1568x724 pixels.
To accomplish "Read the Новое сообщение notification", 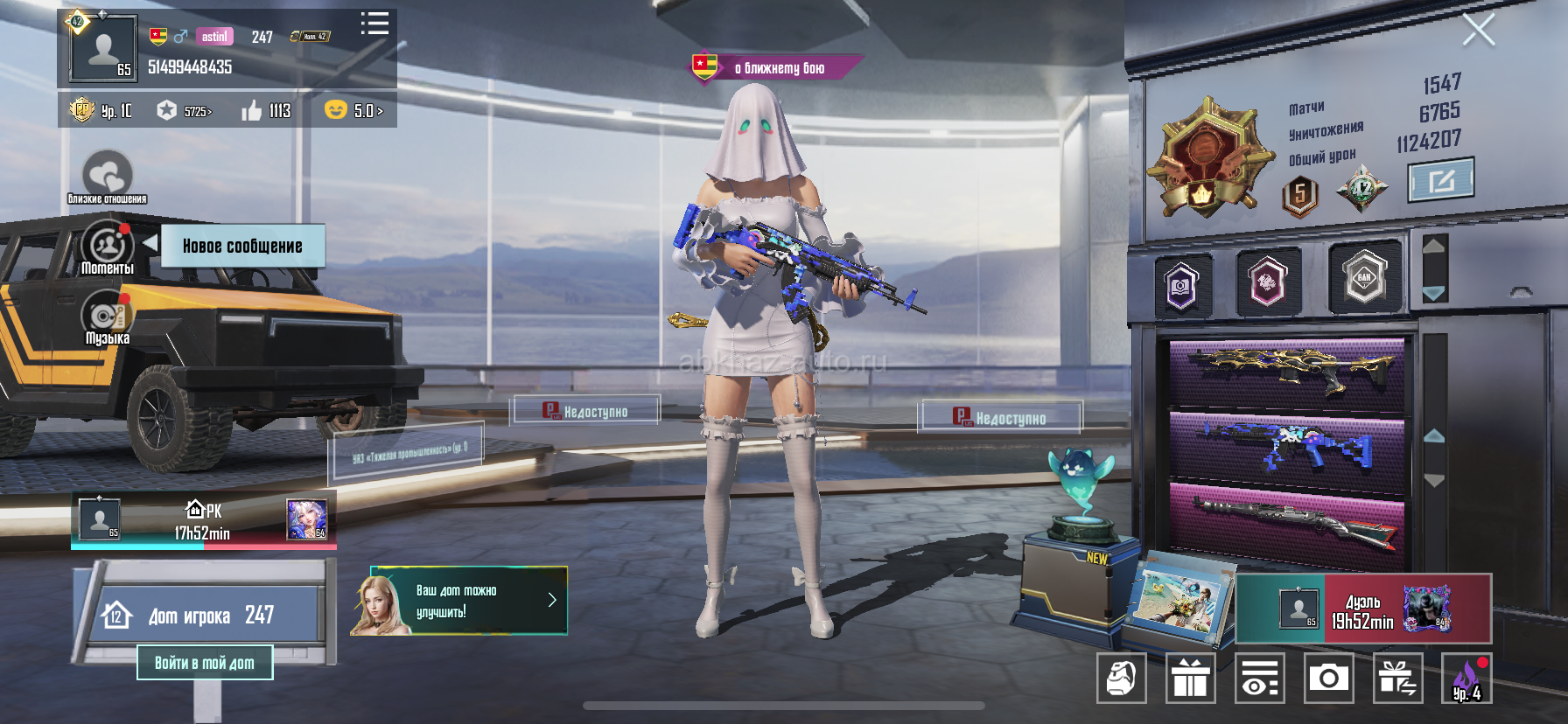I will coord(242,246).
